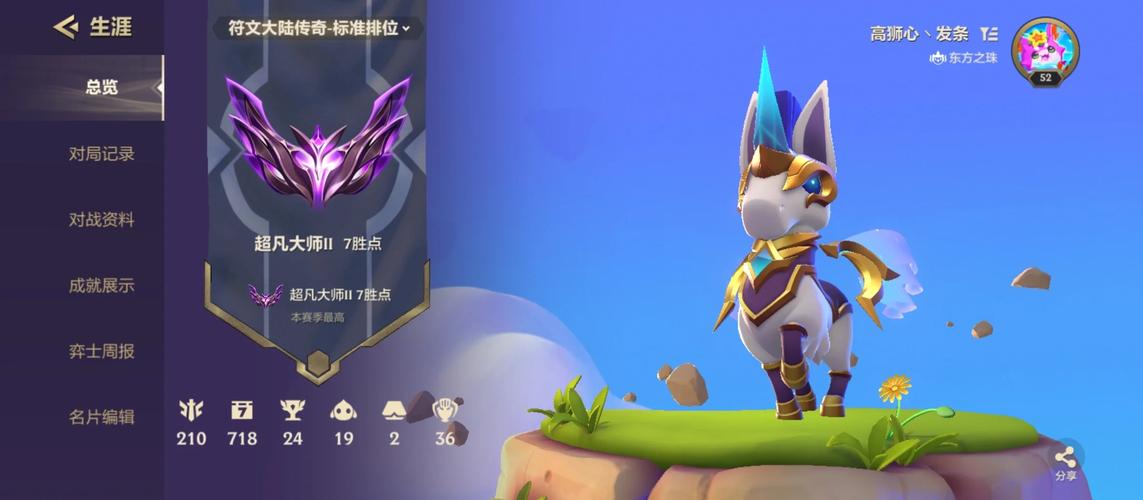
Task: Switch to the 总览 tab
Action: (x=101, y=88)
